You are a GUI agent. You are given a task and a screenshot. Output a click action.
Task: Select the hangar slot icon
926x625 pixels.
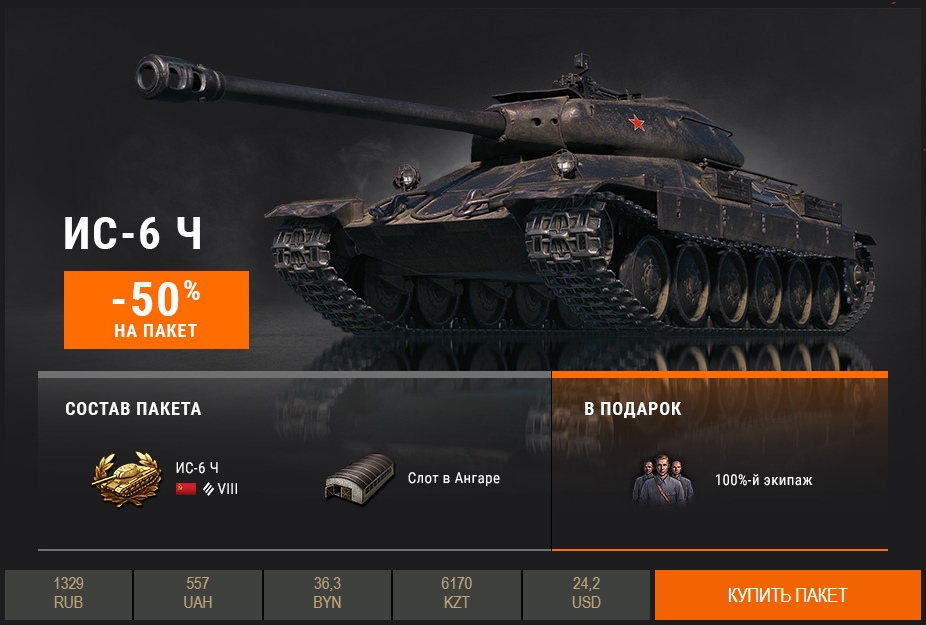(x=360, y=478)
